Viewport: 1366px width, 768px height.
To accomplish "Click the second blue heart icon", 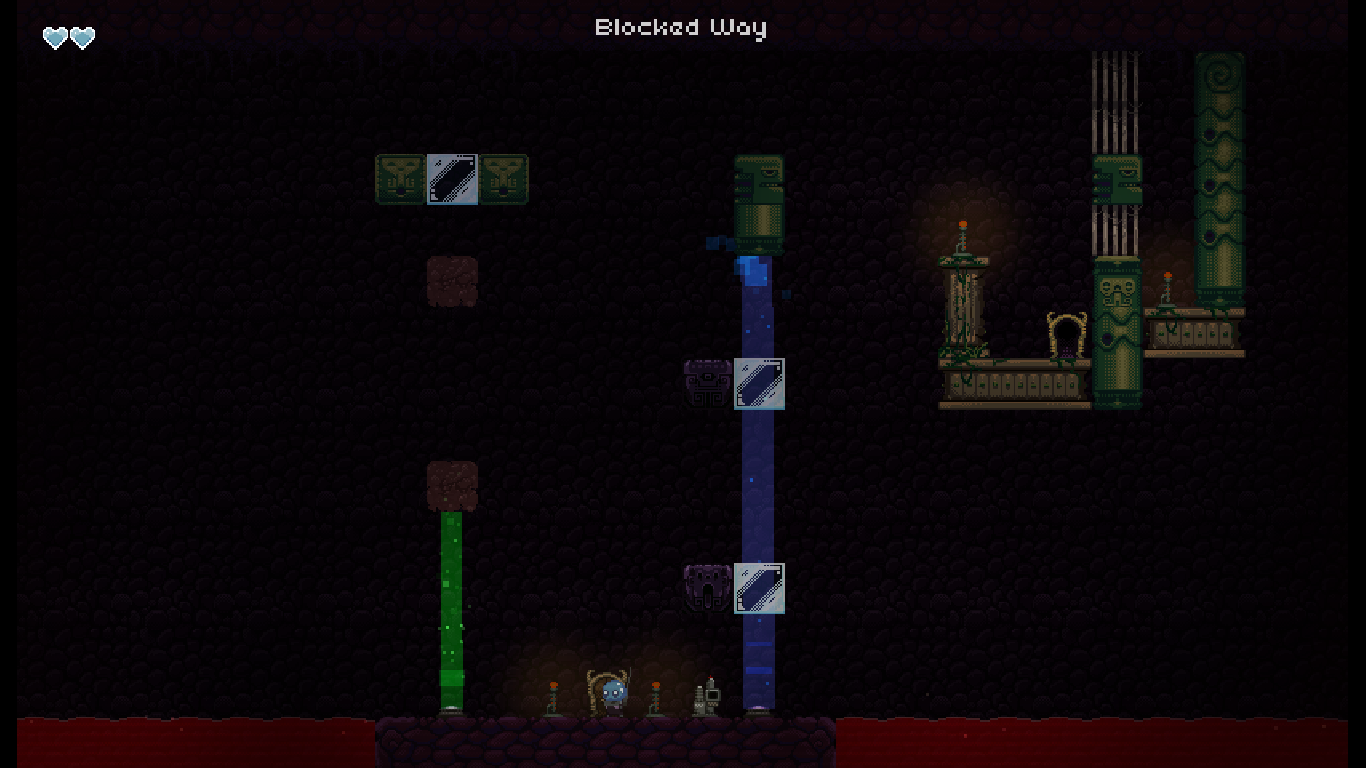I will point(81,37).
